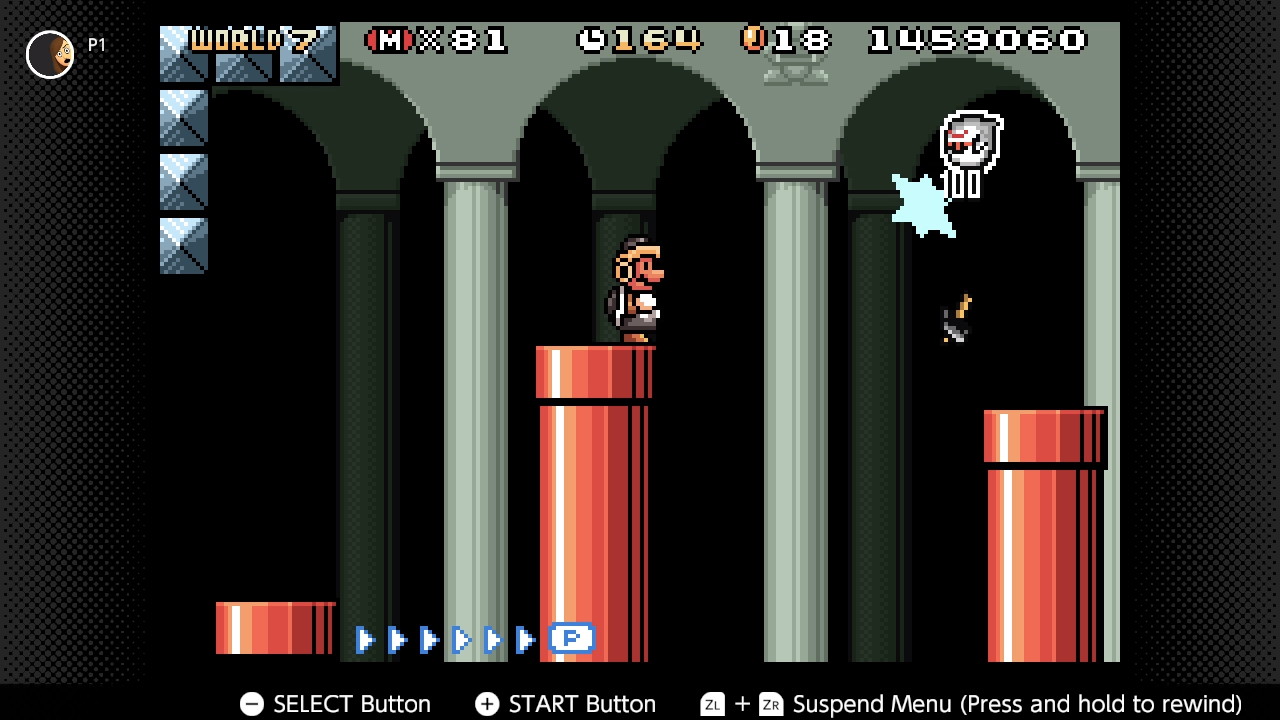
Task: Select the clock icon beside the timer
Action: pyautogui.click(x=590, y=39)
